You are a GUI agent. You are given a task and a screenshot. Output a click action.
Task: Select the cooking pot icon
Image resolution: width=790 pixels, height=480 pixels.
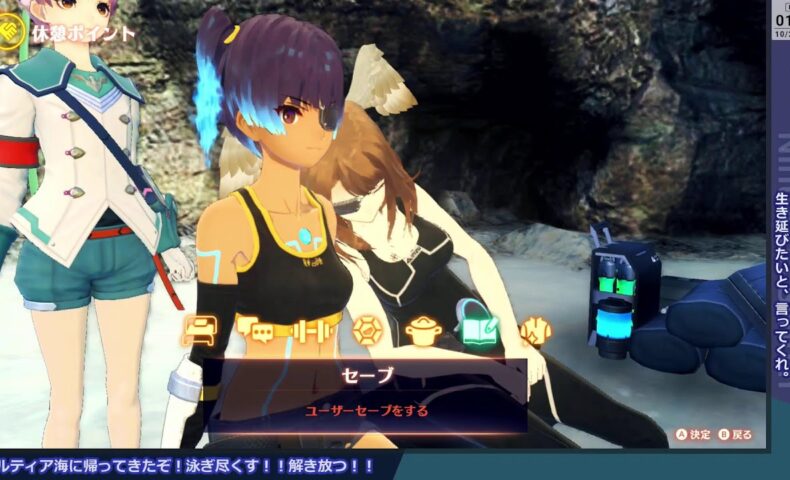(x=424, y=330)
